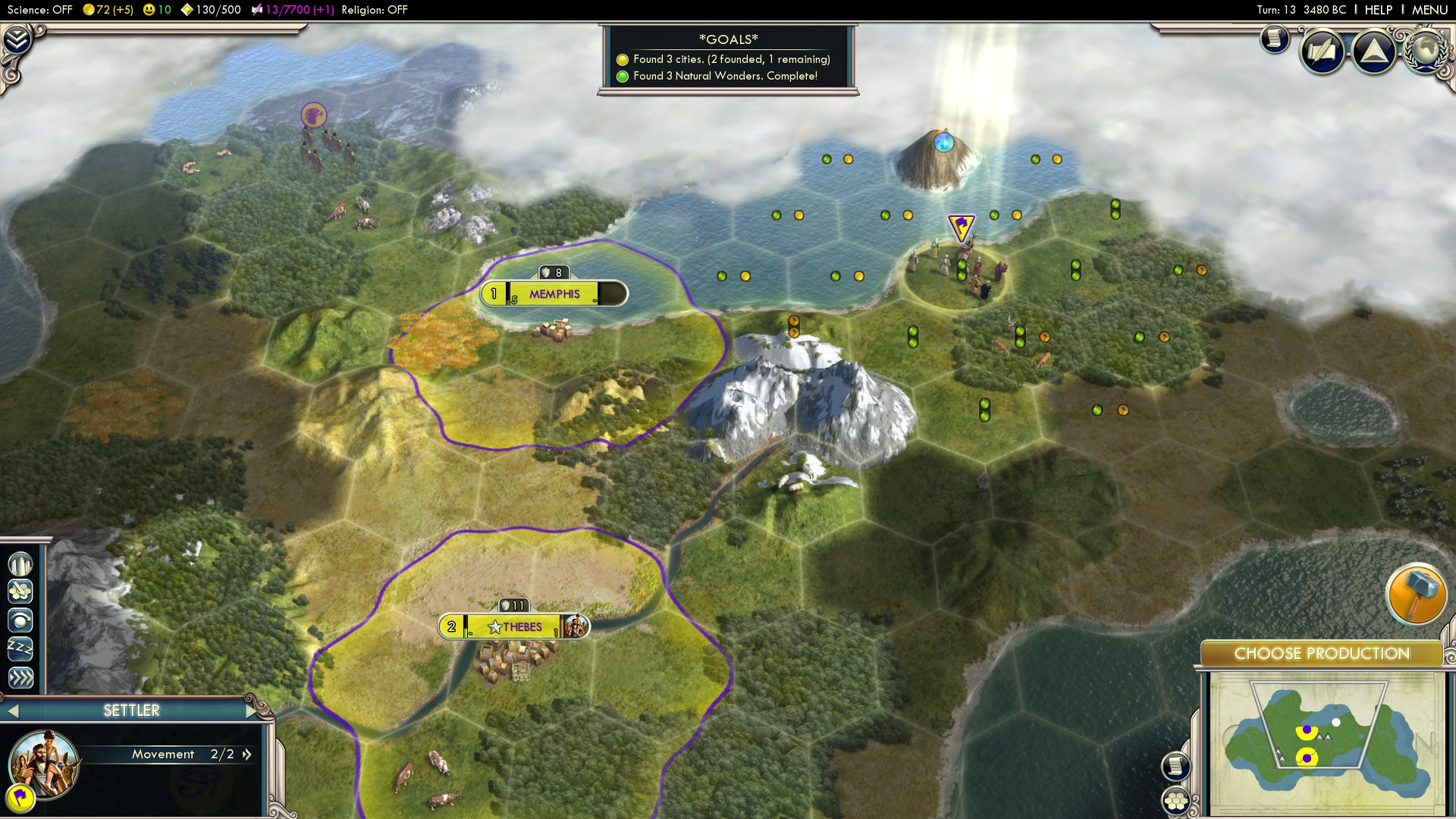Put the Settler to sleep with Zzz icon

tap(21, 646)
